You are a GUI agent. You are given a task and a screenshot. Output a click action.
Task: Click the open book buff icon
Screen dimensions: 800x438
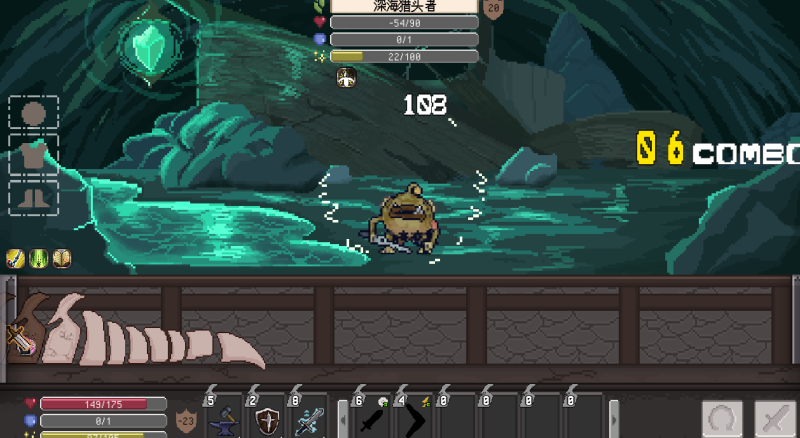pos(62,257)
